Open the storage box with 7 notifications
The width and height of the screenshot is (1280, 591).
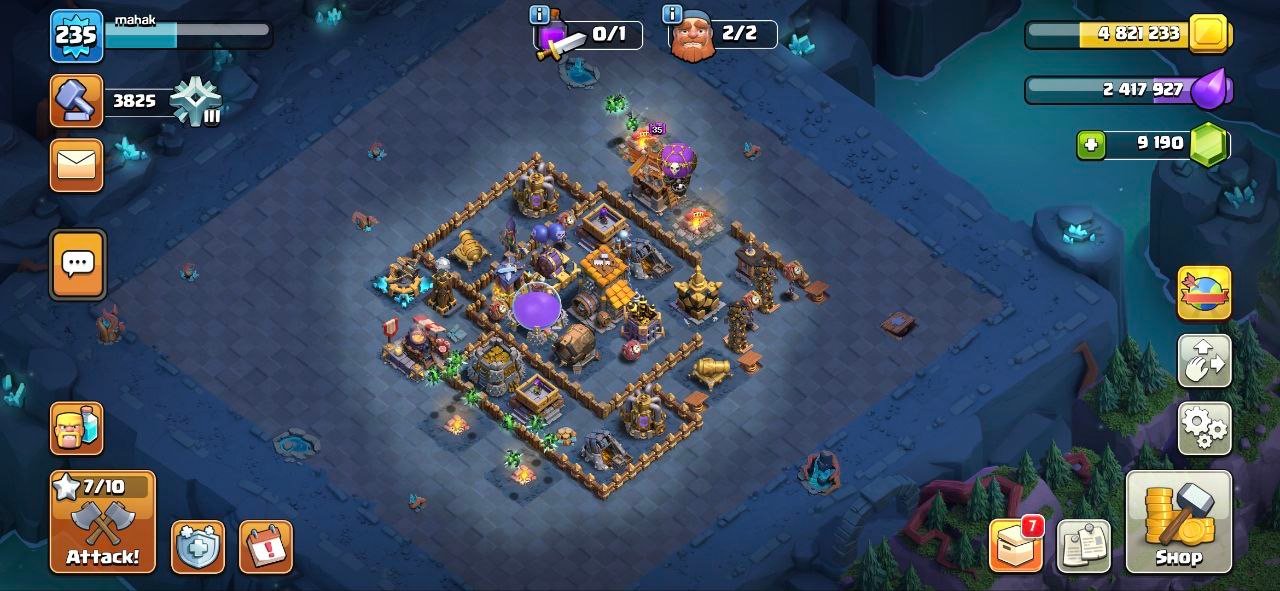pos(1016,546)
